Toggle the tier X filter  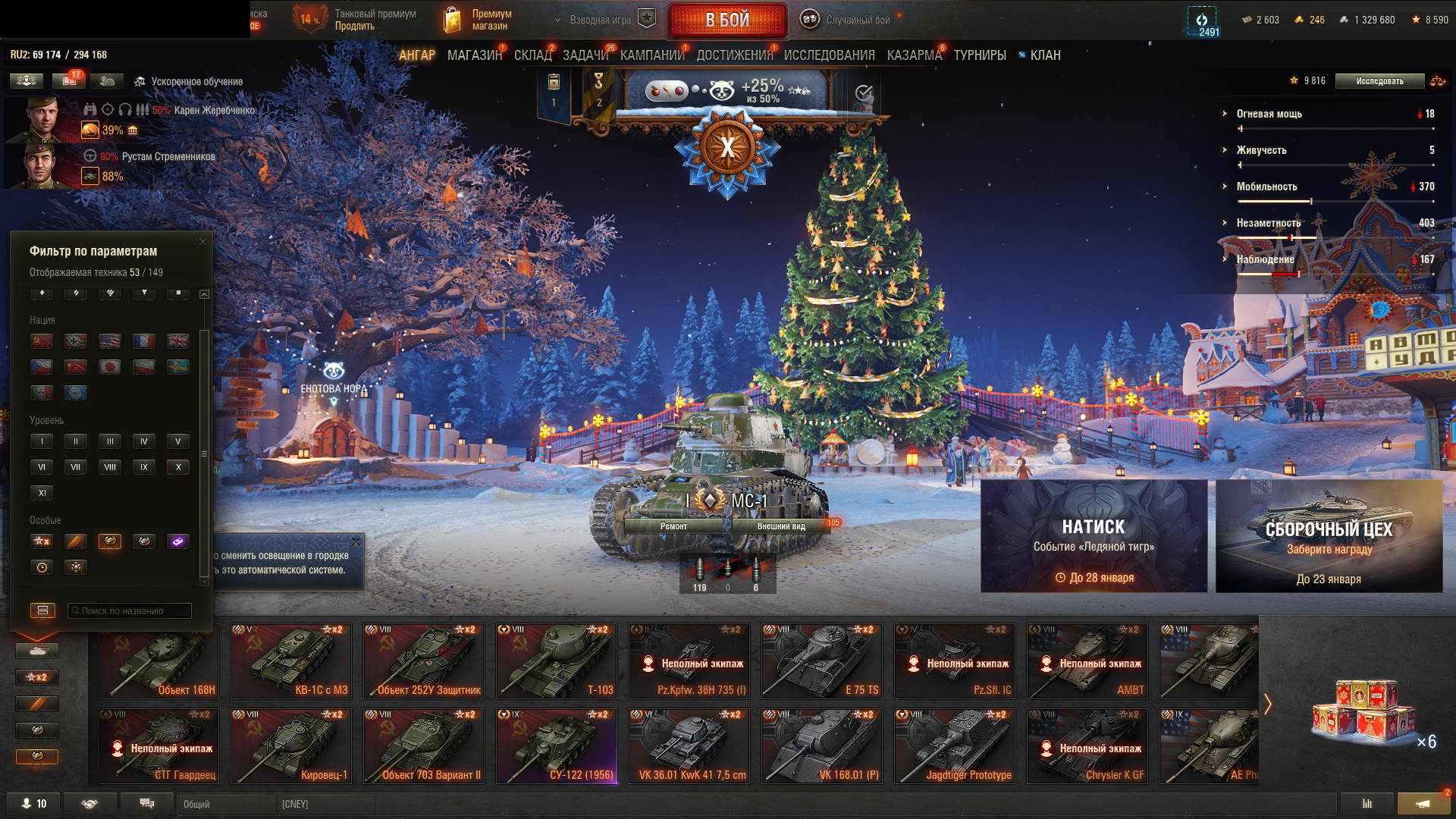[x=178, y=467]
